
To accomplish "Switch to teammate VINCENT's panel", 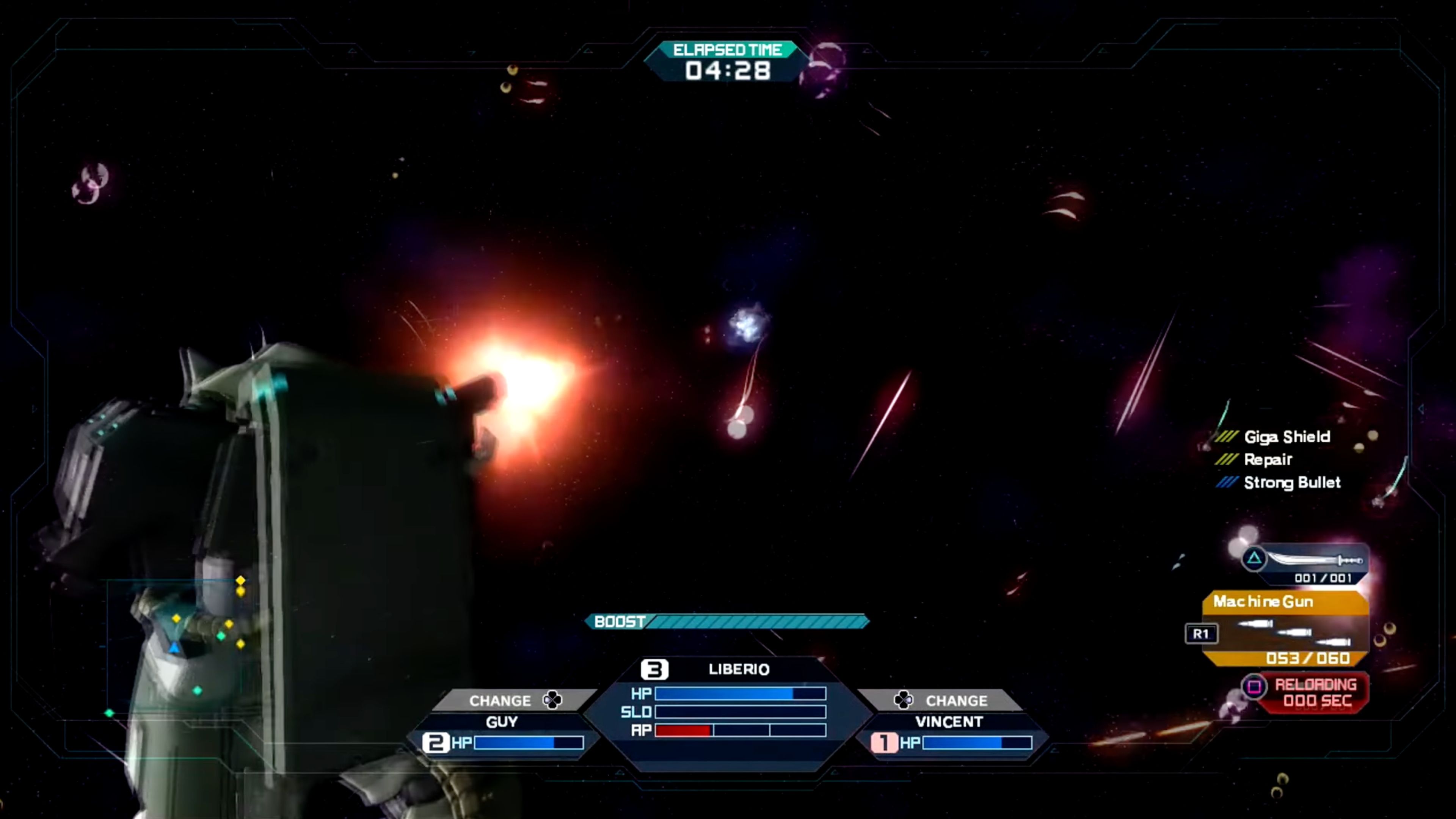I will point(949,722).
